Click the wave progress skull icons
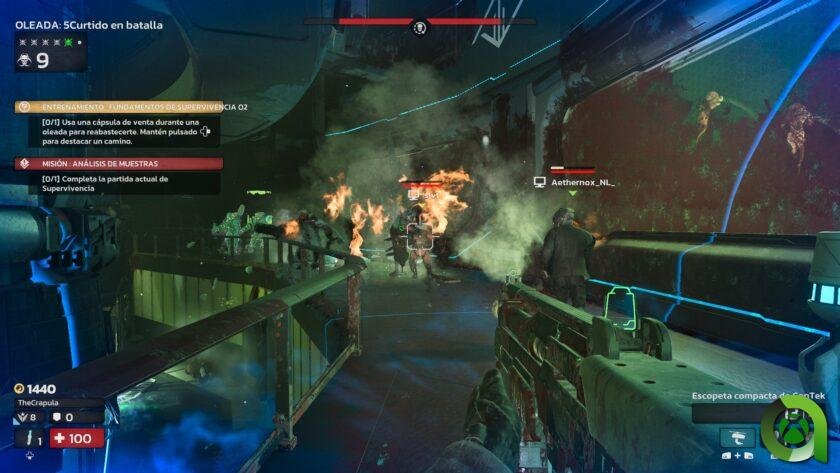Image resolution: width=840 pixels, height=473 pixels. (50, 43)
